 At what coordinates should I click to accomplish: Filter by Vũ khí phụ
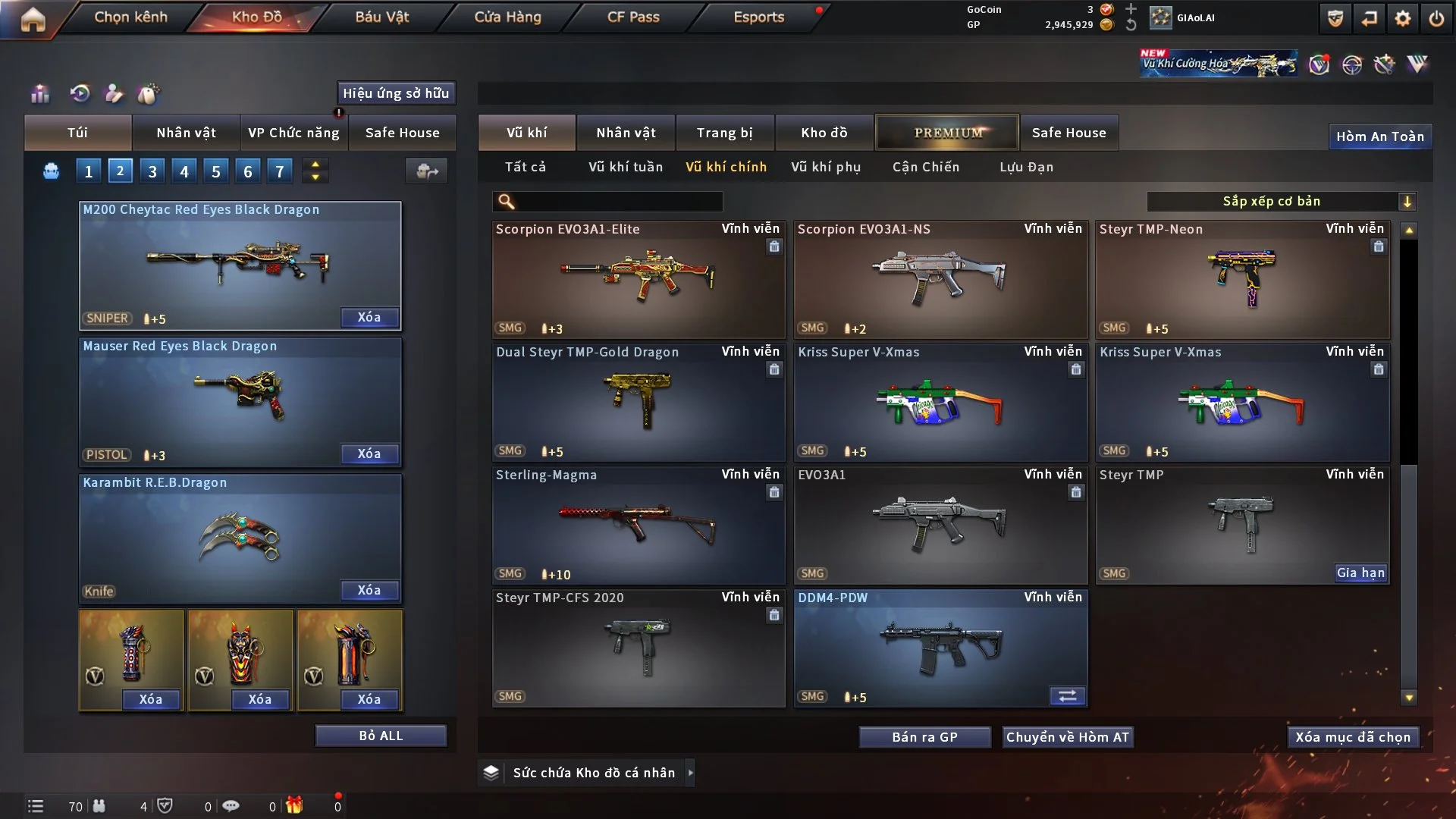(x=825, y=167)
